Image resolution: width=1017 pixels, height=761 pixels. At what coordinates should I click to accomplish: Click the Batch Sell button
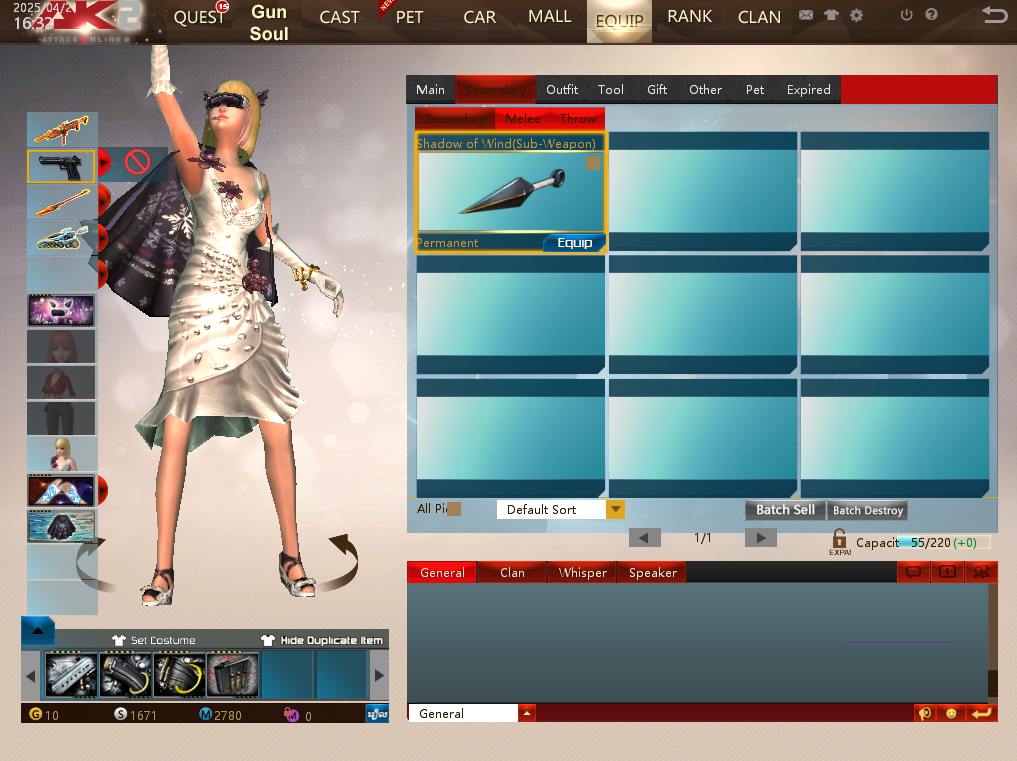[x=785, y=510]
